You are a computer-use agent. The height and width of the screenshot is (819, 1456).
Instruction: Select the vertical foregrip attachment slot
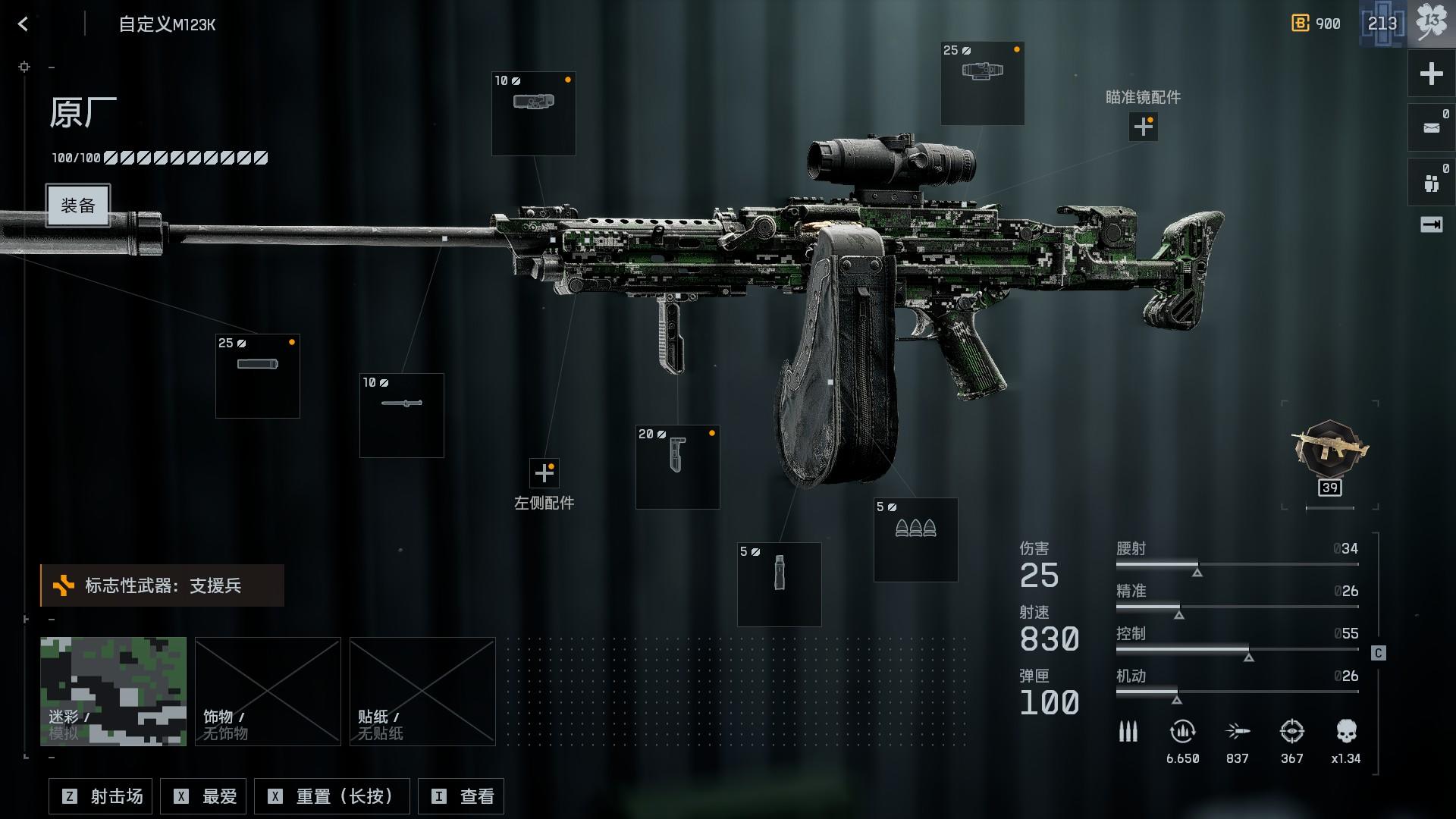(x=678, y=466)
